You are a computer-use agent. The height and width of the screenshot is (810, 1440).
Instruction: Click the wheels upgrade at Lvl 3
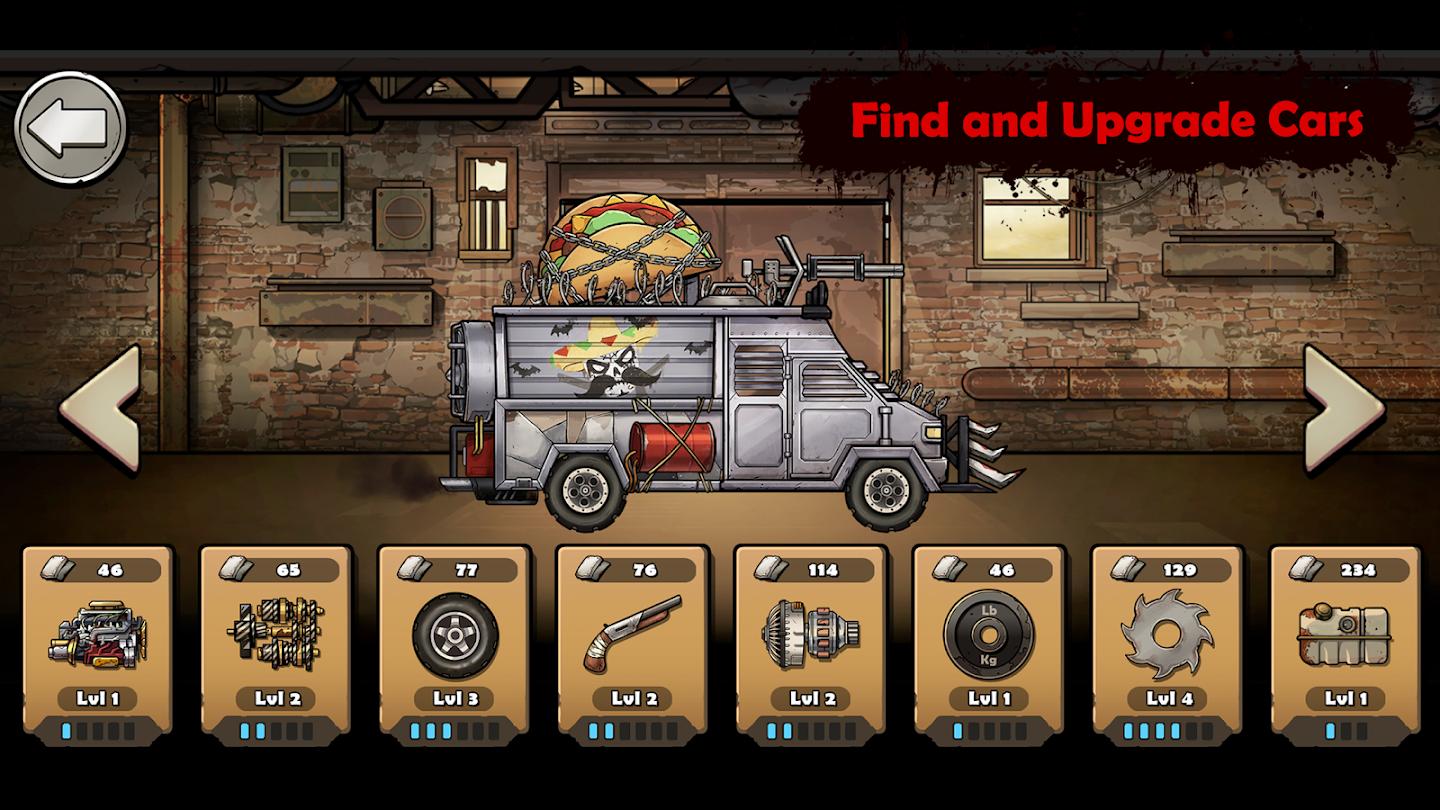451,640
